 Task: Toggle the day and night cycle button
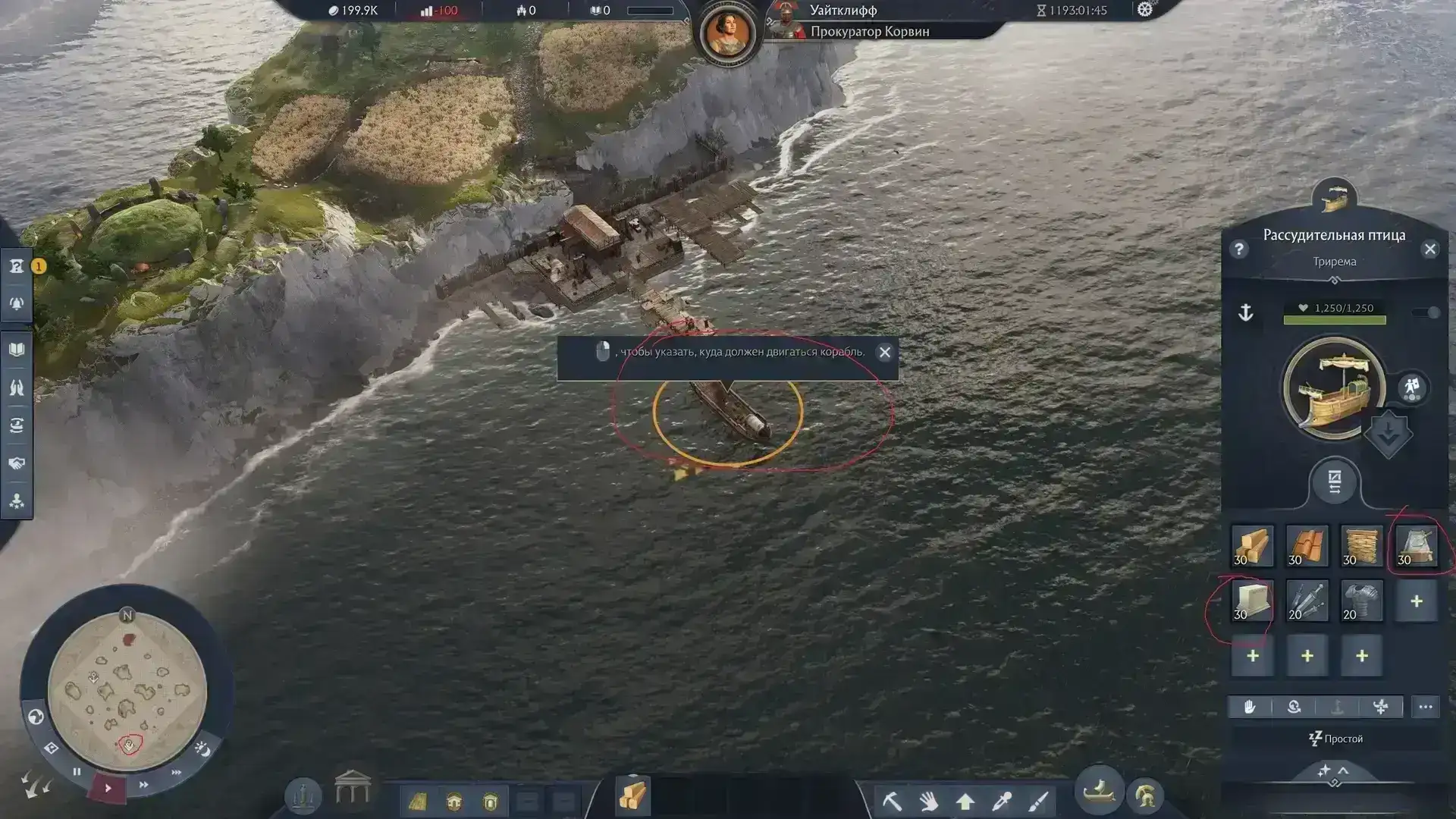pyautogui.click(x=202, y=749)
